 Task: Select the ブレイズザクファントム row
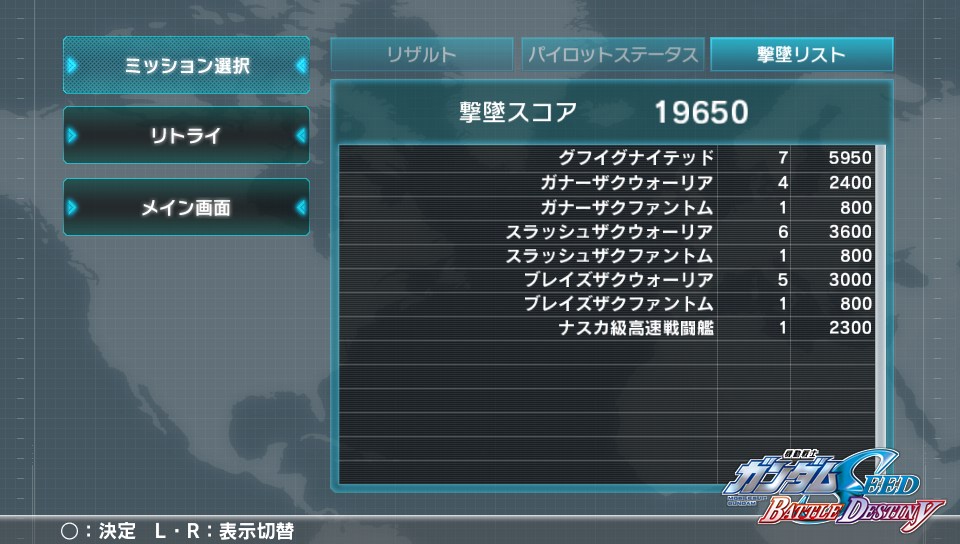[606, 304]
